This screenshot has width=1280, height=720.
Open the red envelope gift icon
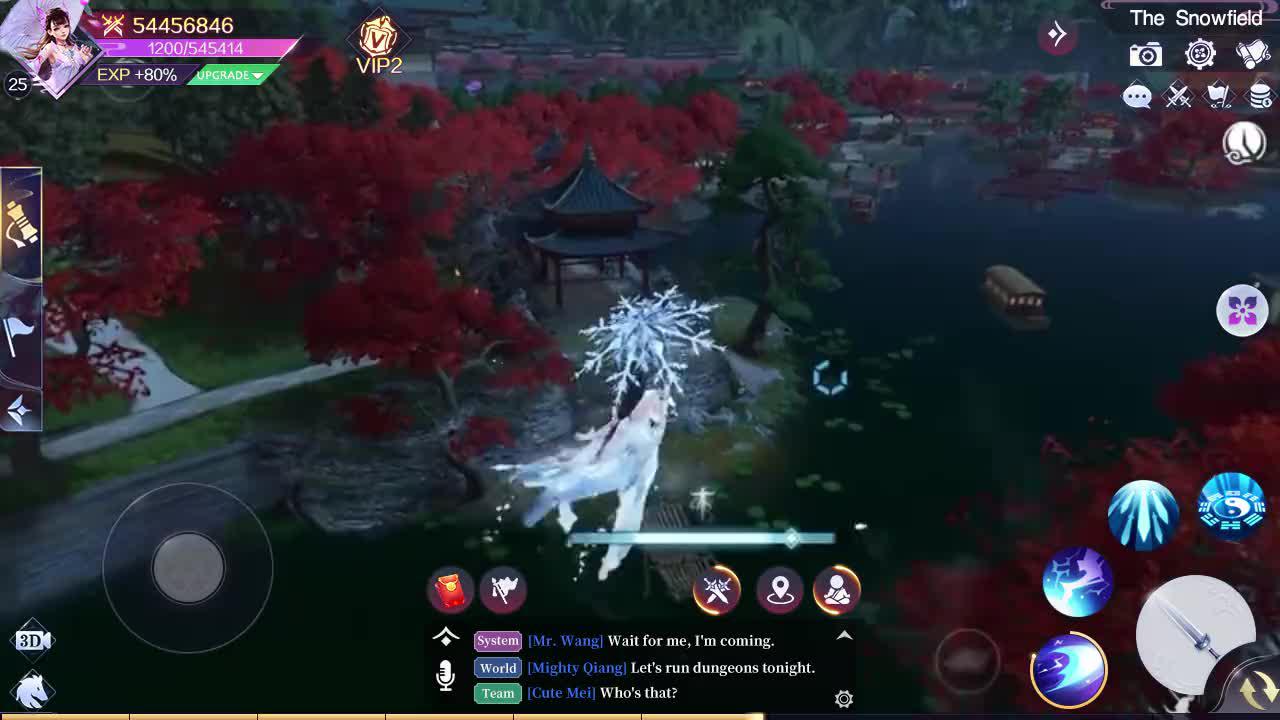[x=448, y=590]
